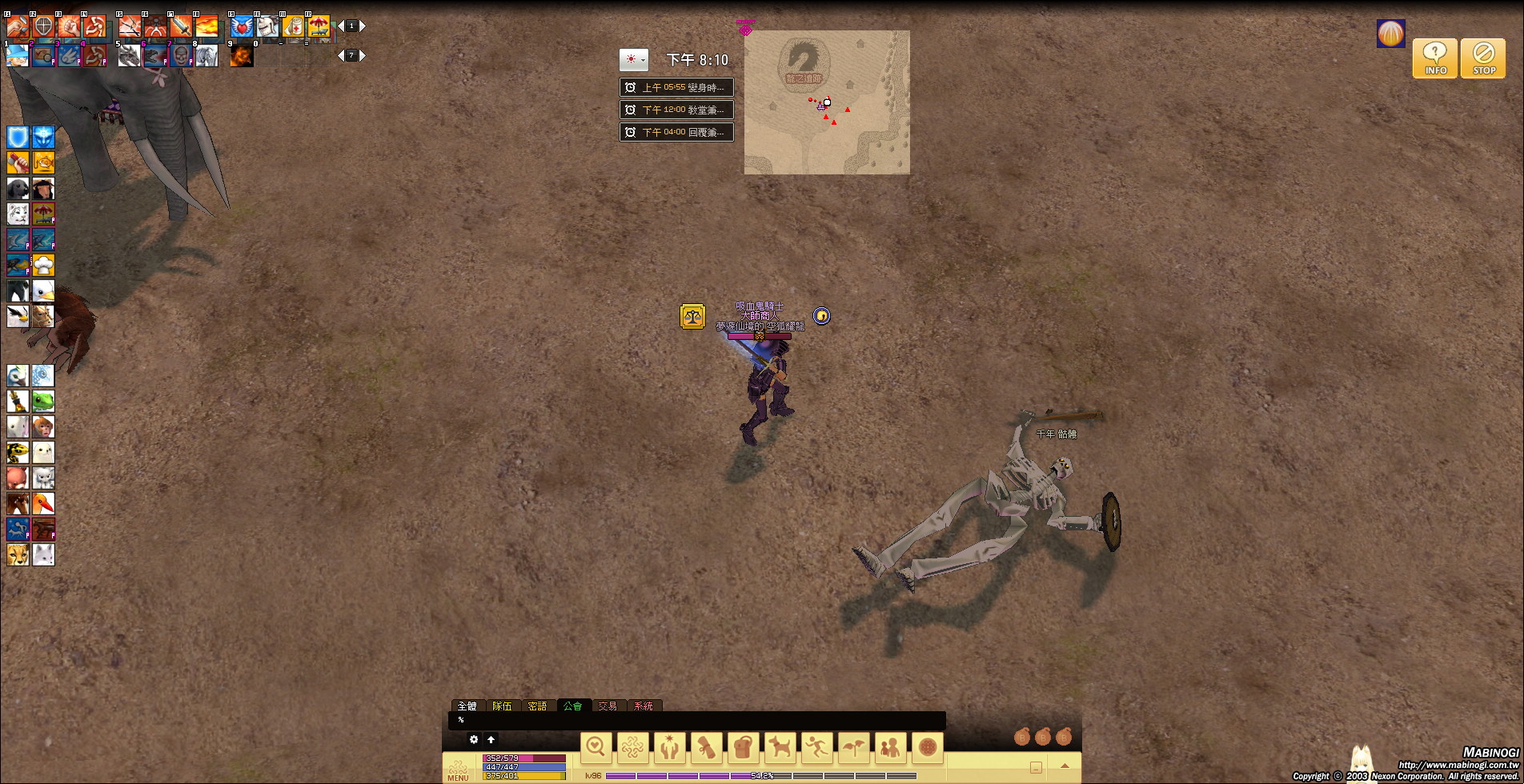Use the F7 sword attack skill
The height and width of the screenshot is (784, 1524).
click(181, 26)
